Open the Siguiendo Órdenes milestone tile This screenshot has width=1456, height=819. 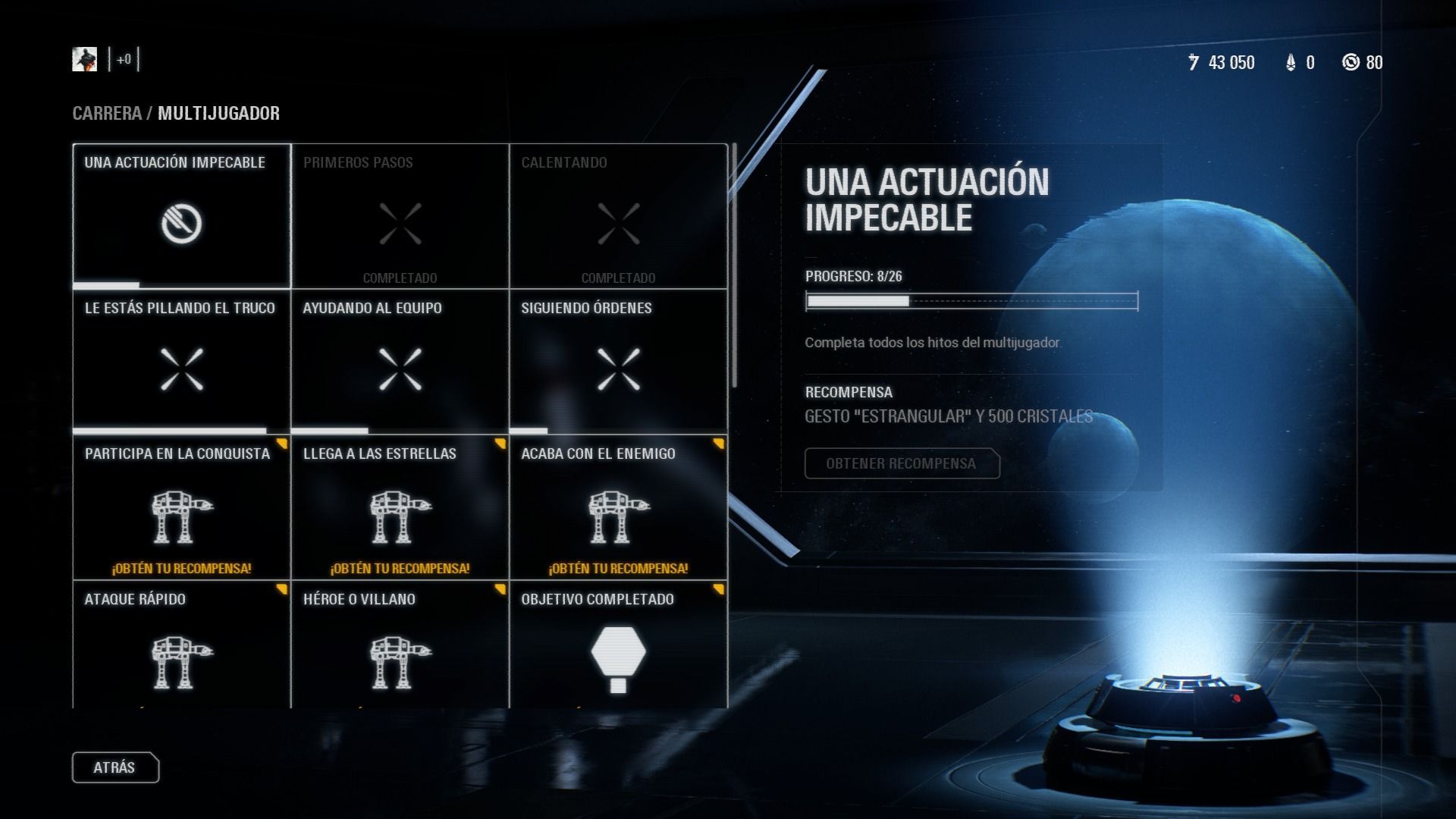pyautogui.click(x=618, y=362)
